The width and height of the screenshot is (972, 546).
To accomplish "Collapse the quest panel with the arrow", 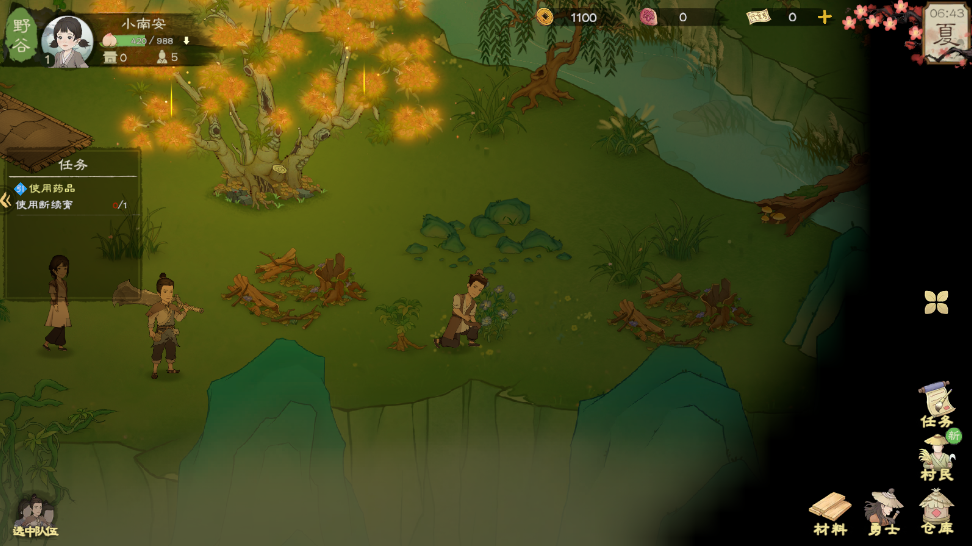I will (x=6, y=199).
